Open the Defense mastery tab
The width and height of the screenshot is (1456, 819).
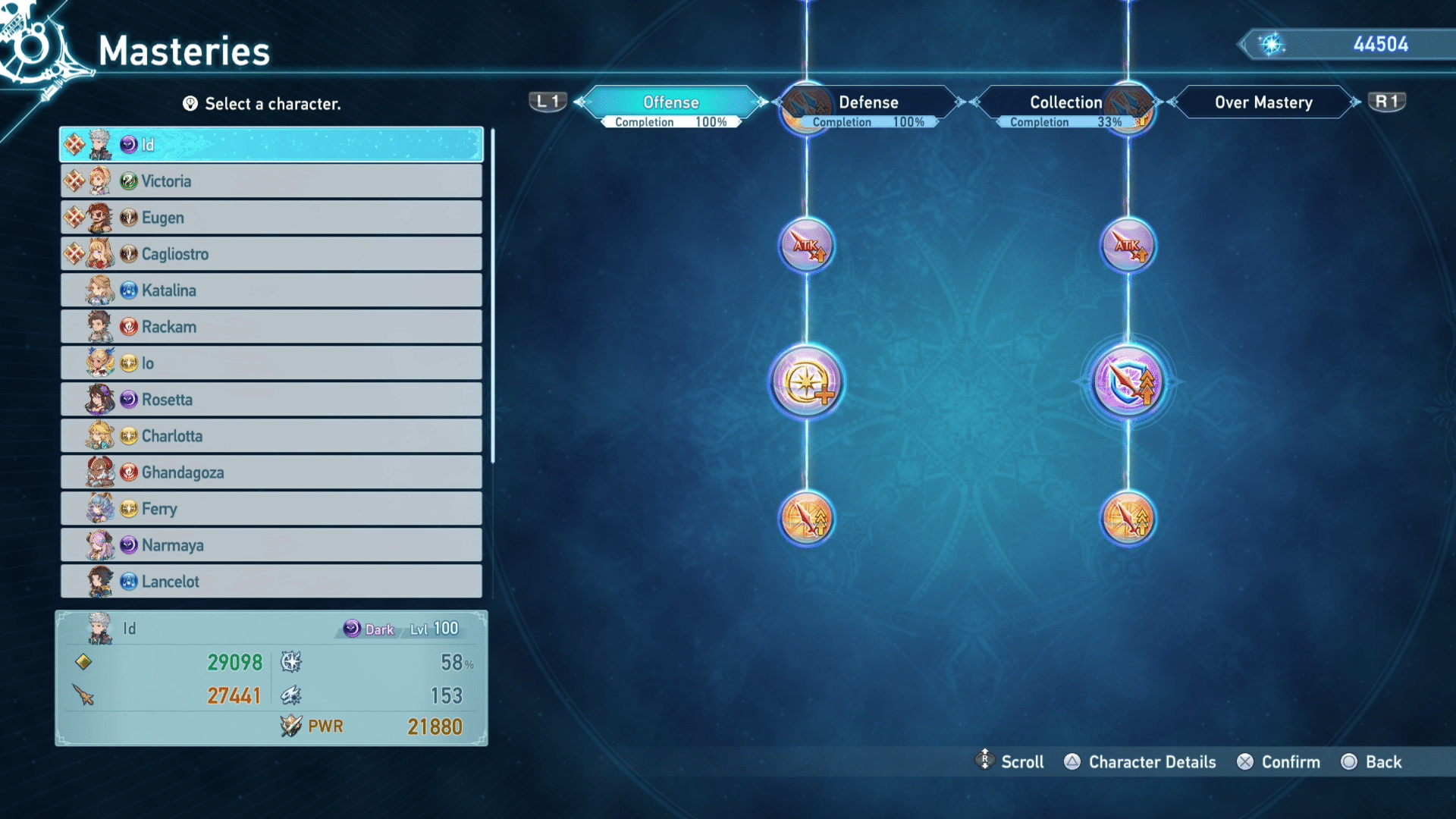[x=868, y=103]
